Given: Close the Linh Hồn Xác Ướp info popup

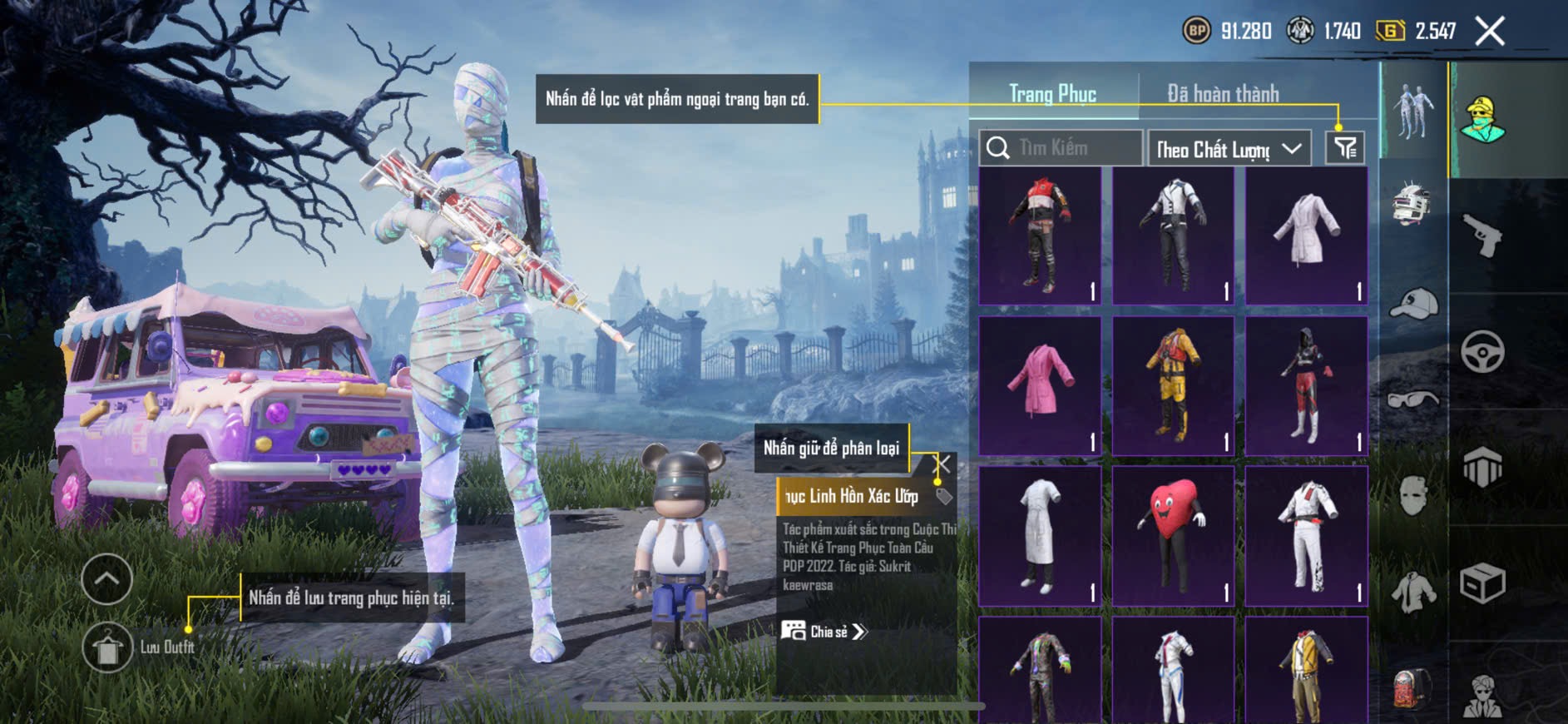Looking at the screenshot, I should 942,464.
